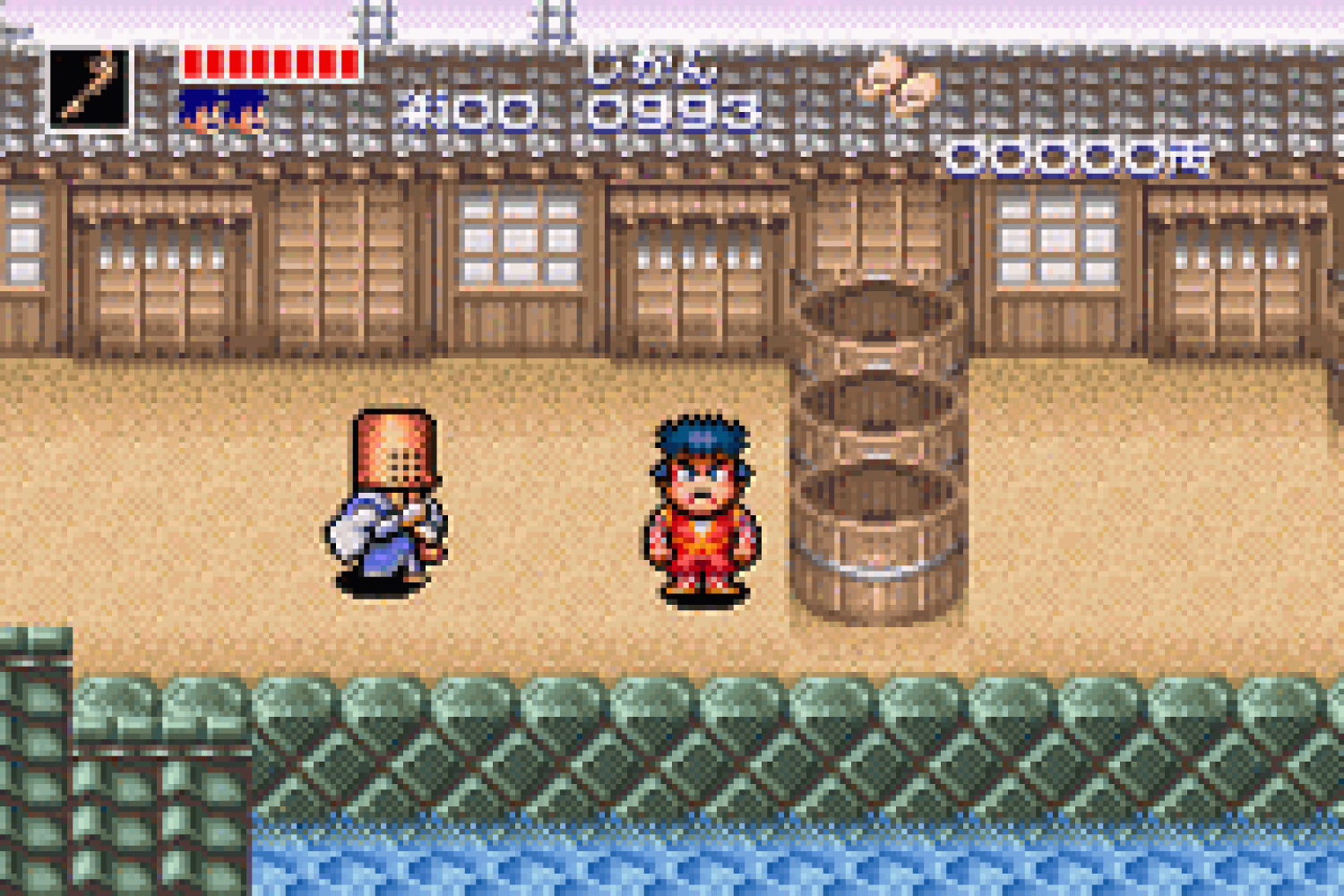Click the straw sandals item icon

[x=898, y=84]
